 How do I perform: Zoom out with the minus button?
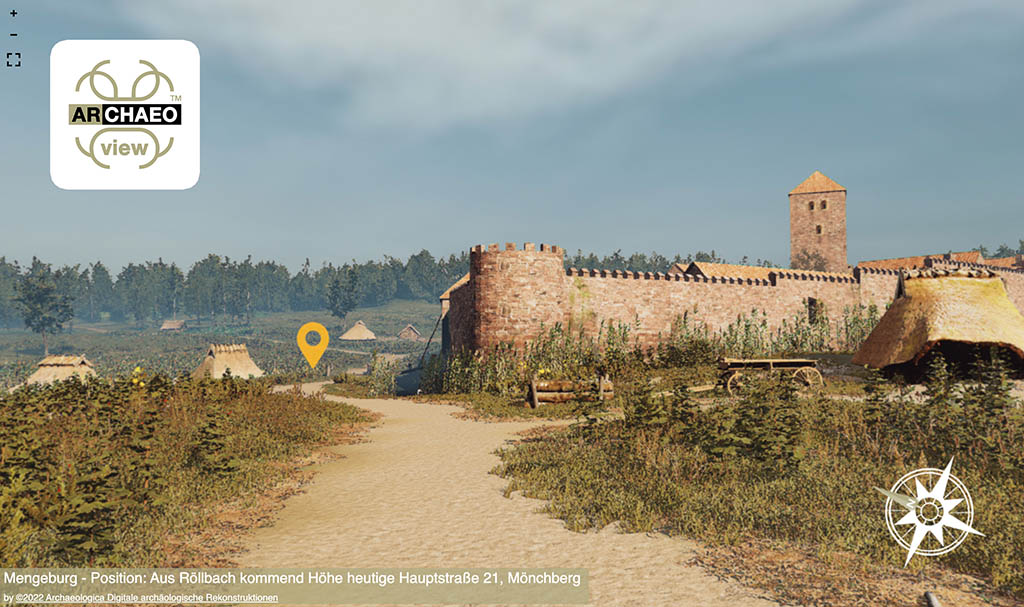[x=13, y=36]
